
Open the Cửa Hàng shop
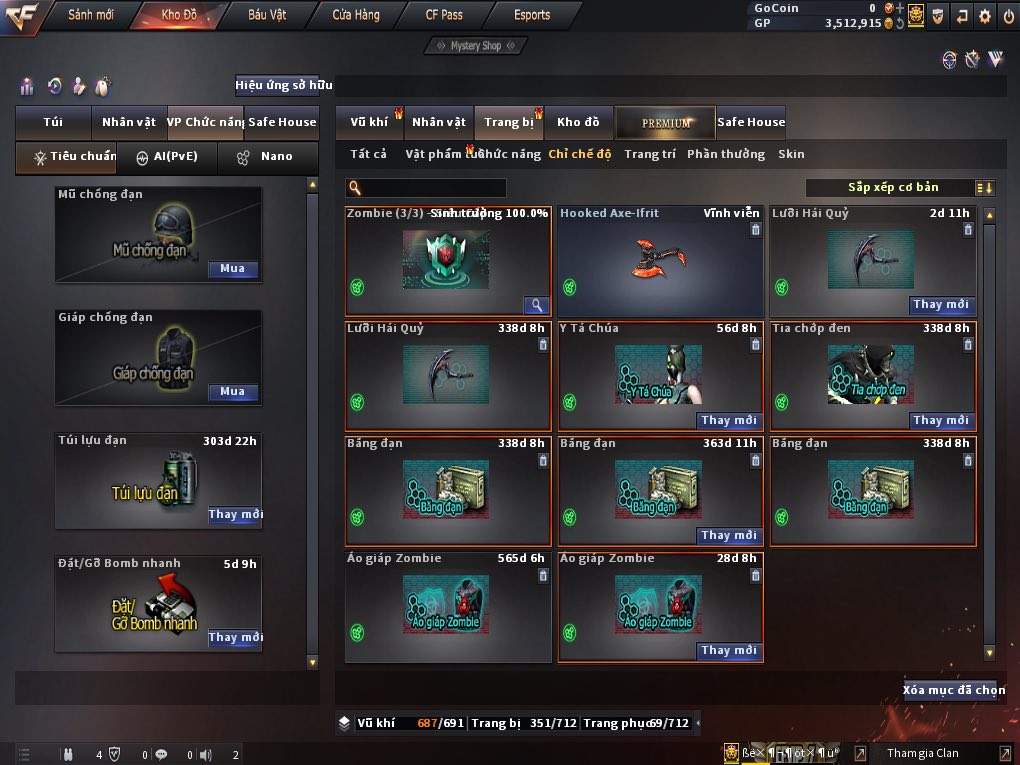[355, 15]
